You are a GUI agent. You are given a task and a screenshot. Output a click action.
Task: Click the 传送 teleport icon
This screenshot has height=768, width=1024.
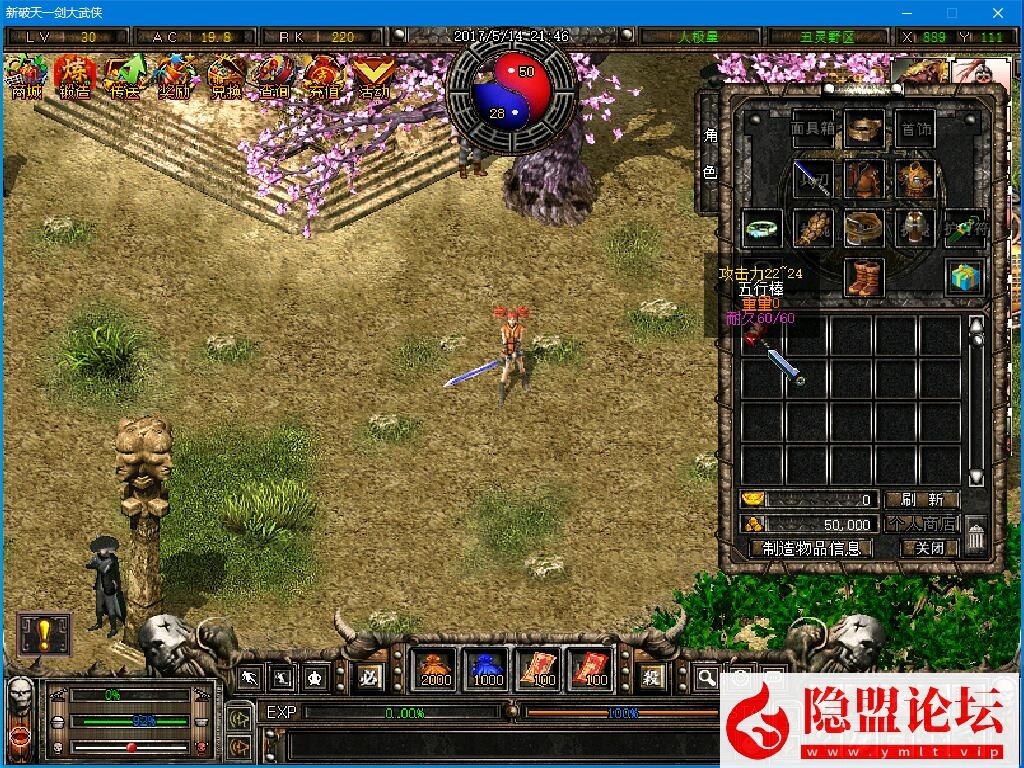point(126,77)
